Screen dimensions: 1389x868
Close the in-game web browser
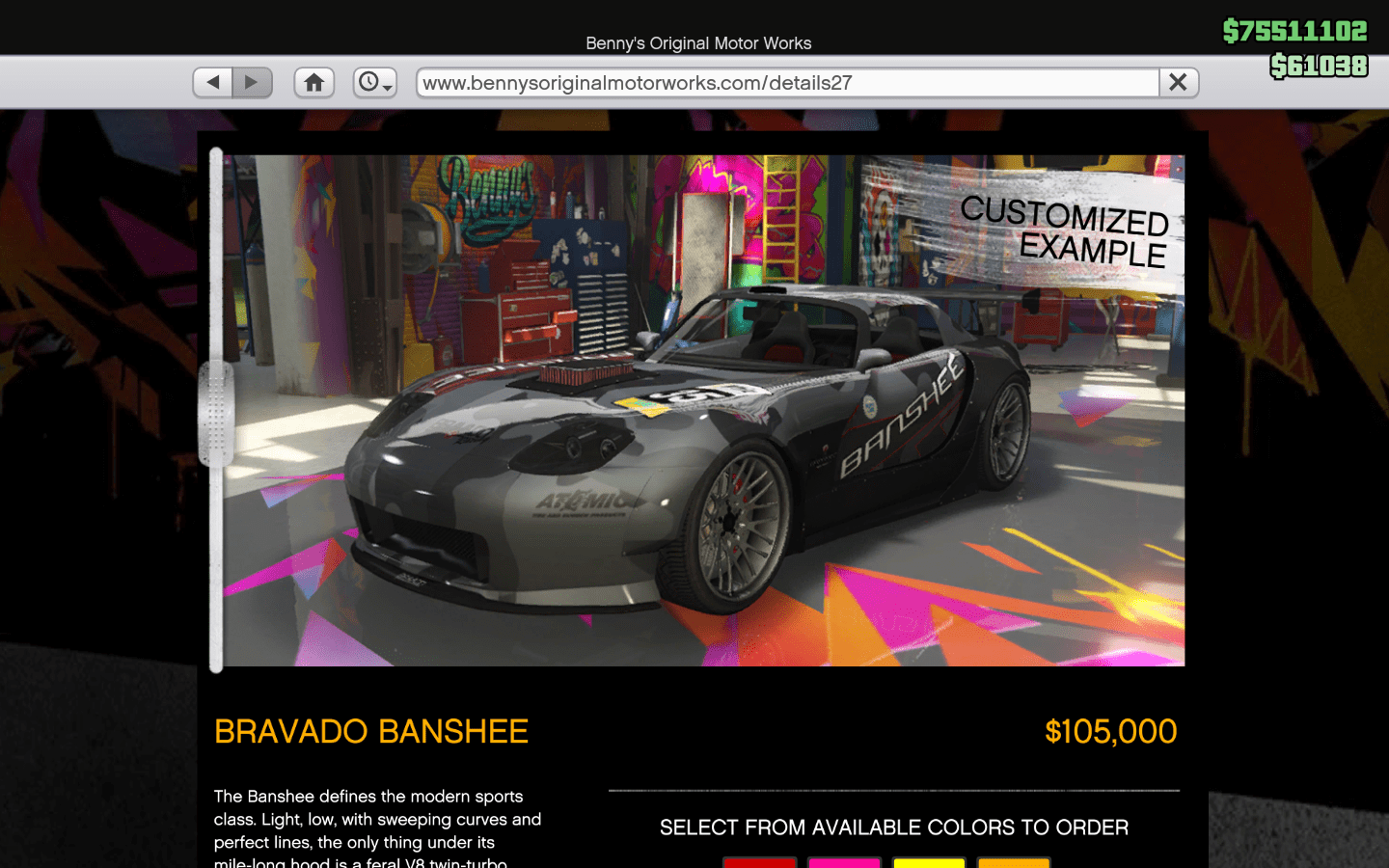(x=1179, y=83)
